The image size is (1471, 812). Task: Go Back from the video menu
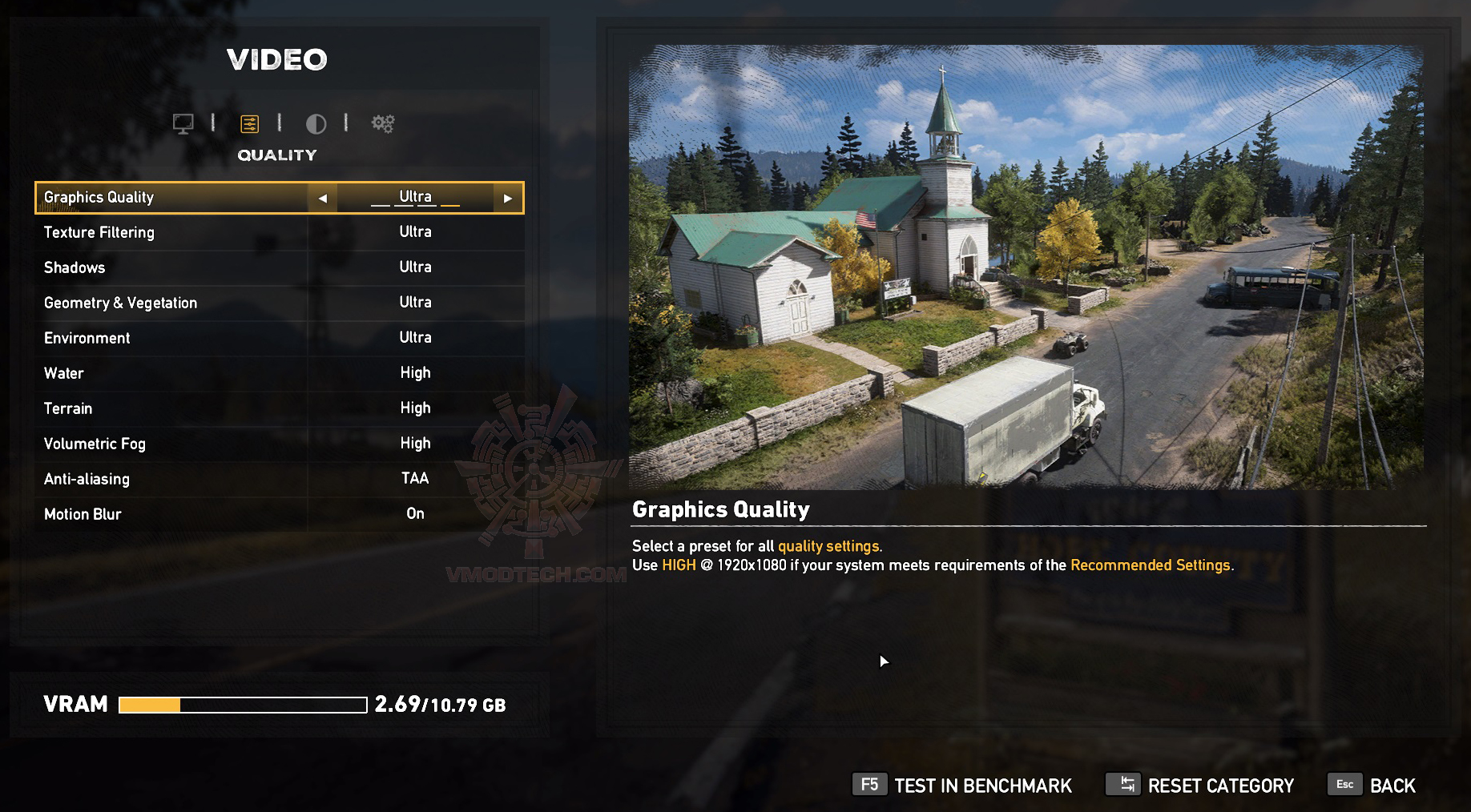tap(1372, 786)
